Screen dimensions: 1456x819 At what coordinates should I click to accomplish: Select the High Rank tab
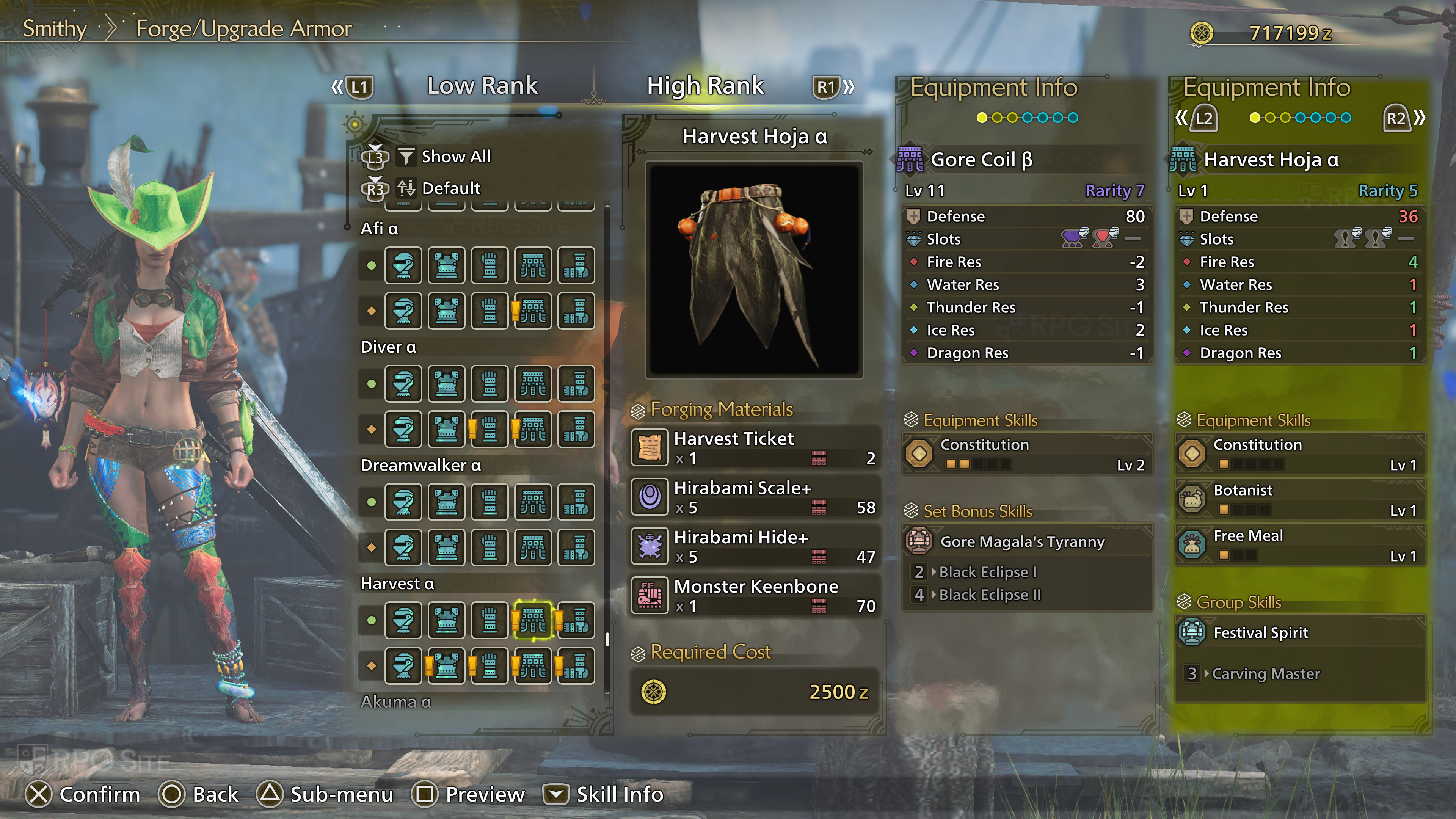(x=705, y=86)
